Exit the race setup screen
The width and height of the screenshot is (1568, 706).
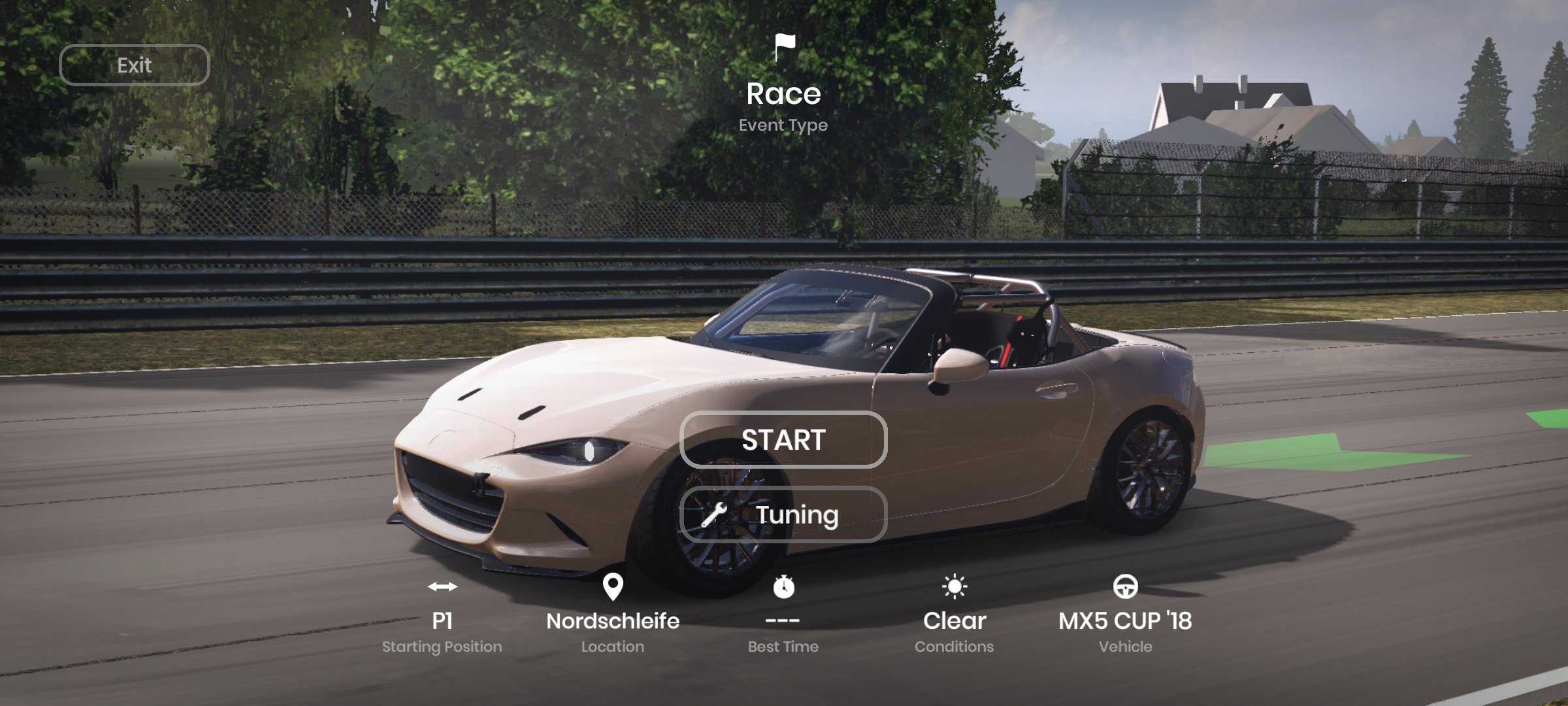click(134, 65)
